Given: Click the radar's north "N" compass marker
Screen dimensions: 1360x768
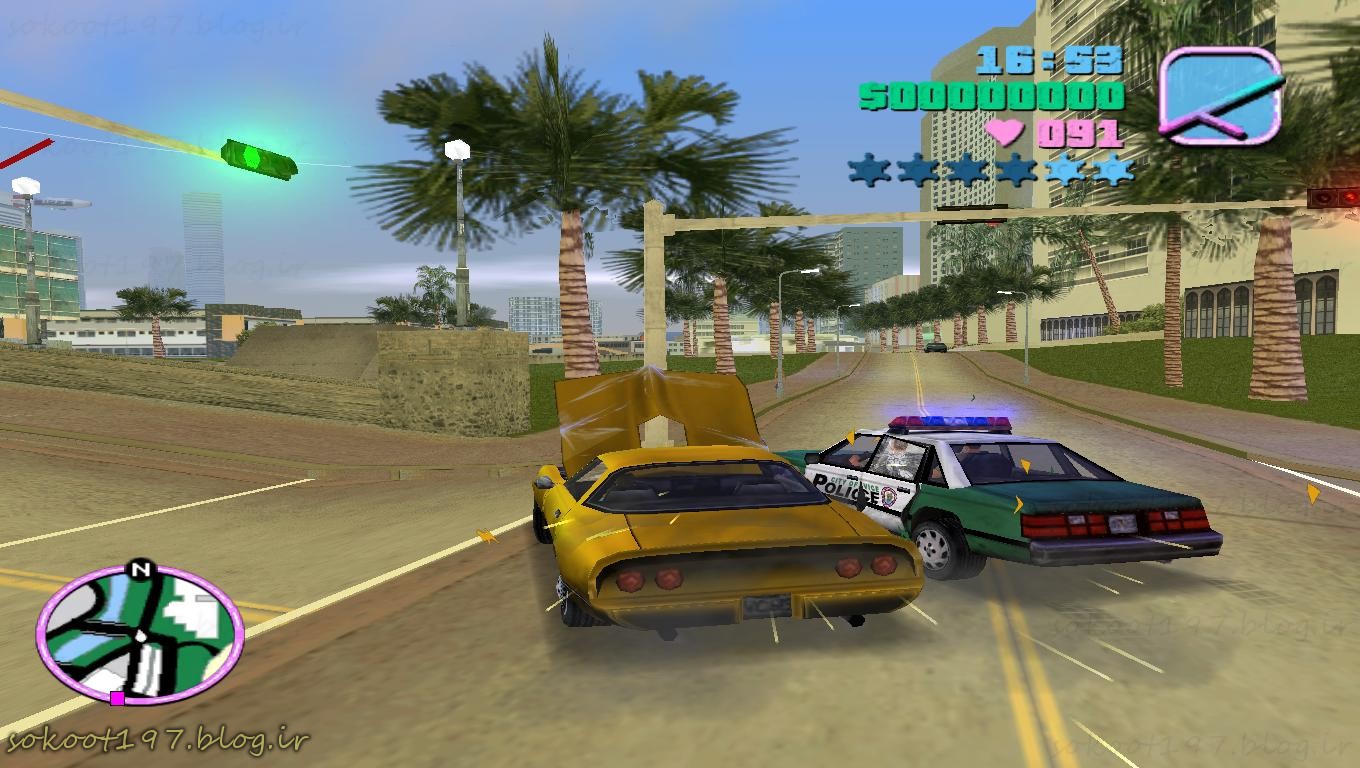Looking at the screenshot, I should click(139, 571).
